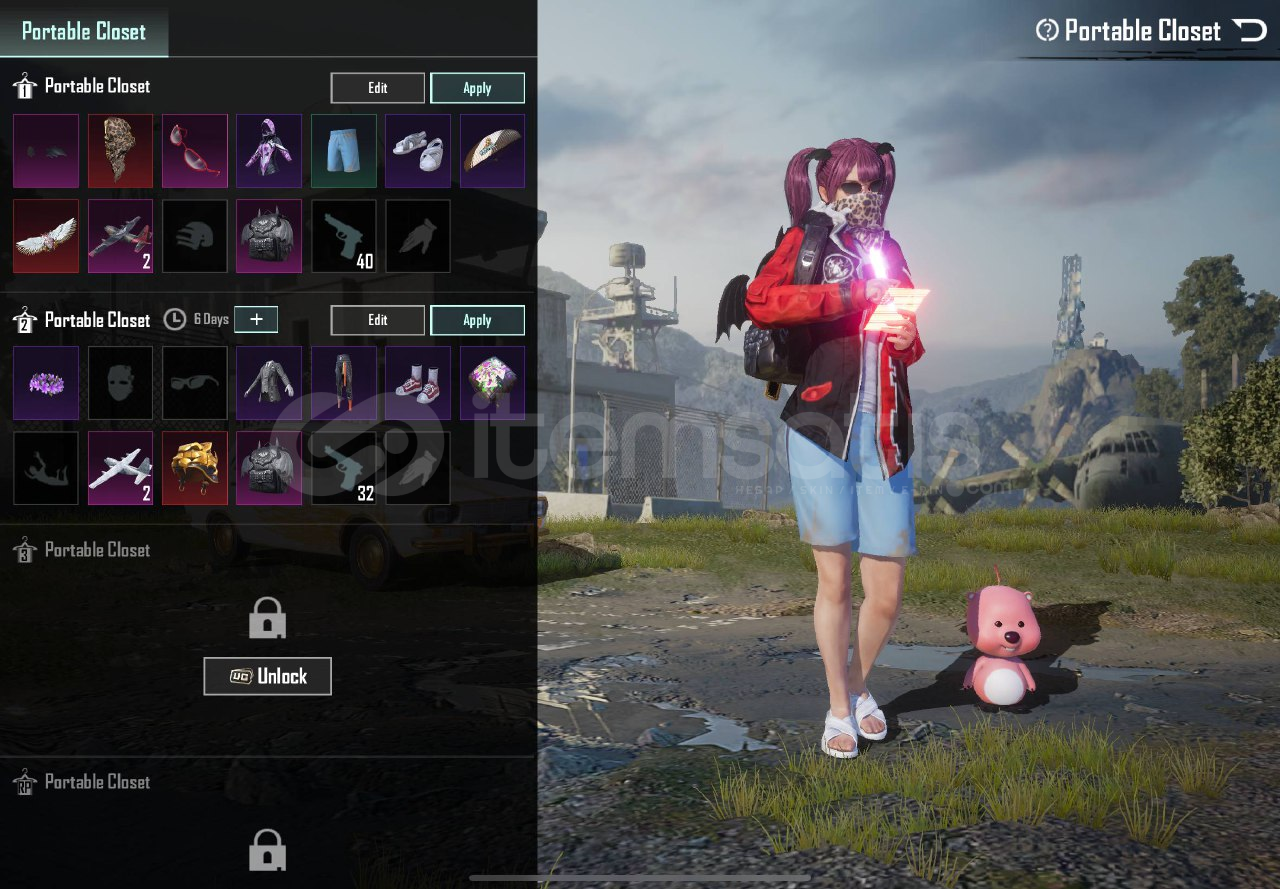The height and width of the screenshot is (889, 1280).
Task: Edit the second Portable Closet outfit
Action: coord(377,320)
